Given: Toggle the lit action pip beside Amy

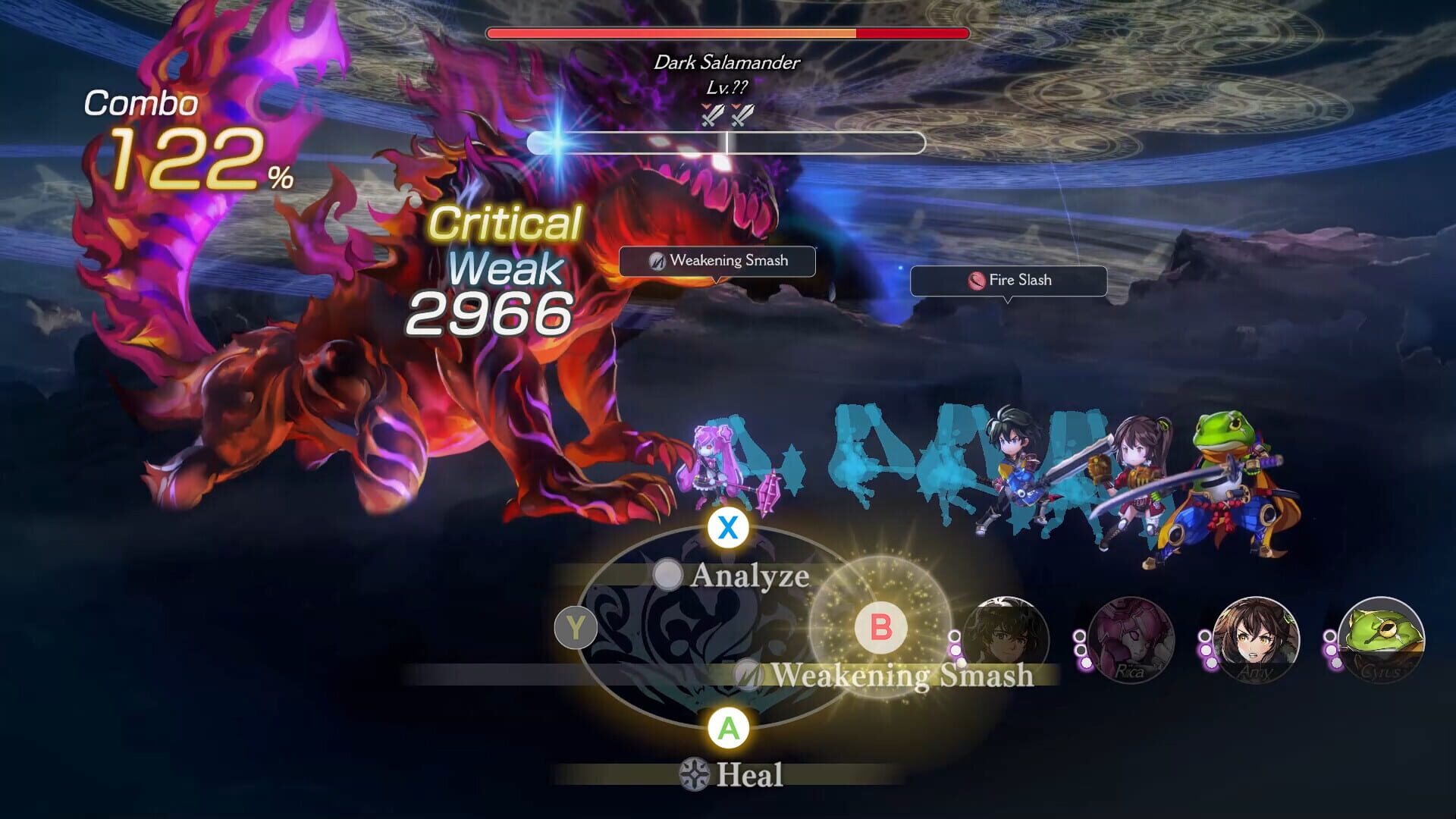Looking at the screenshot, I should [x=1210, y=663].
